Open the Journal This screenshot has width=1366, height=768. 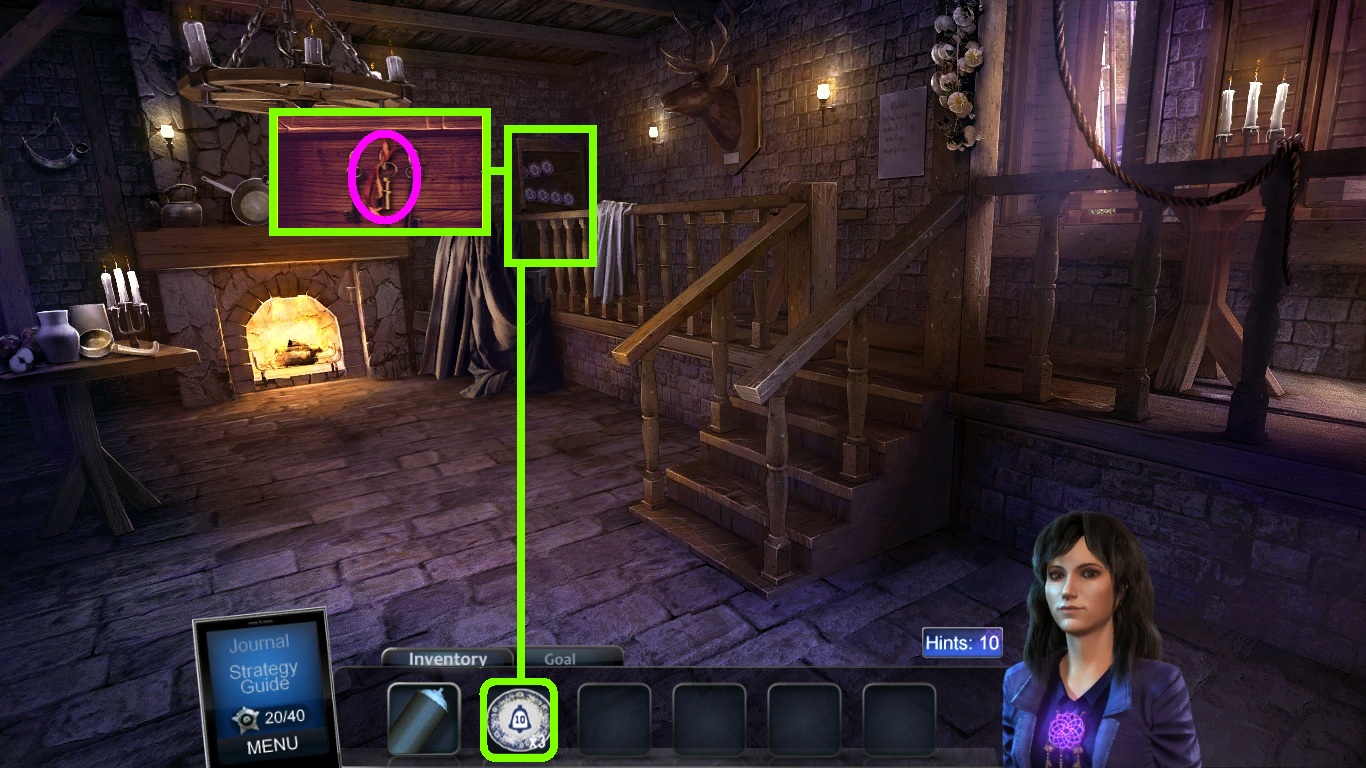point(259,643)
